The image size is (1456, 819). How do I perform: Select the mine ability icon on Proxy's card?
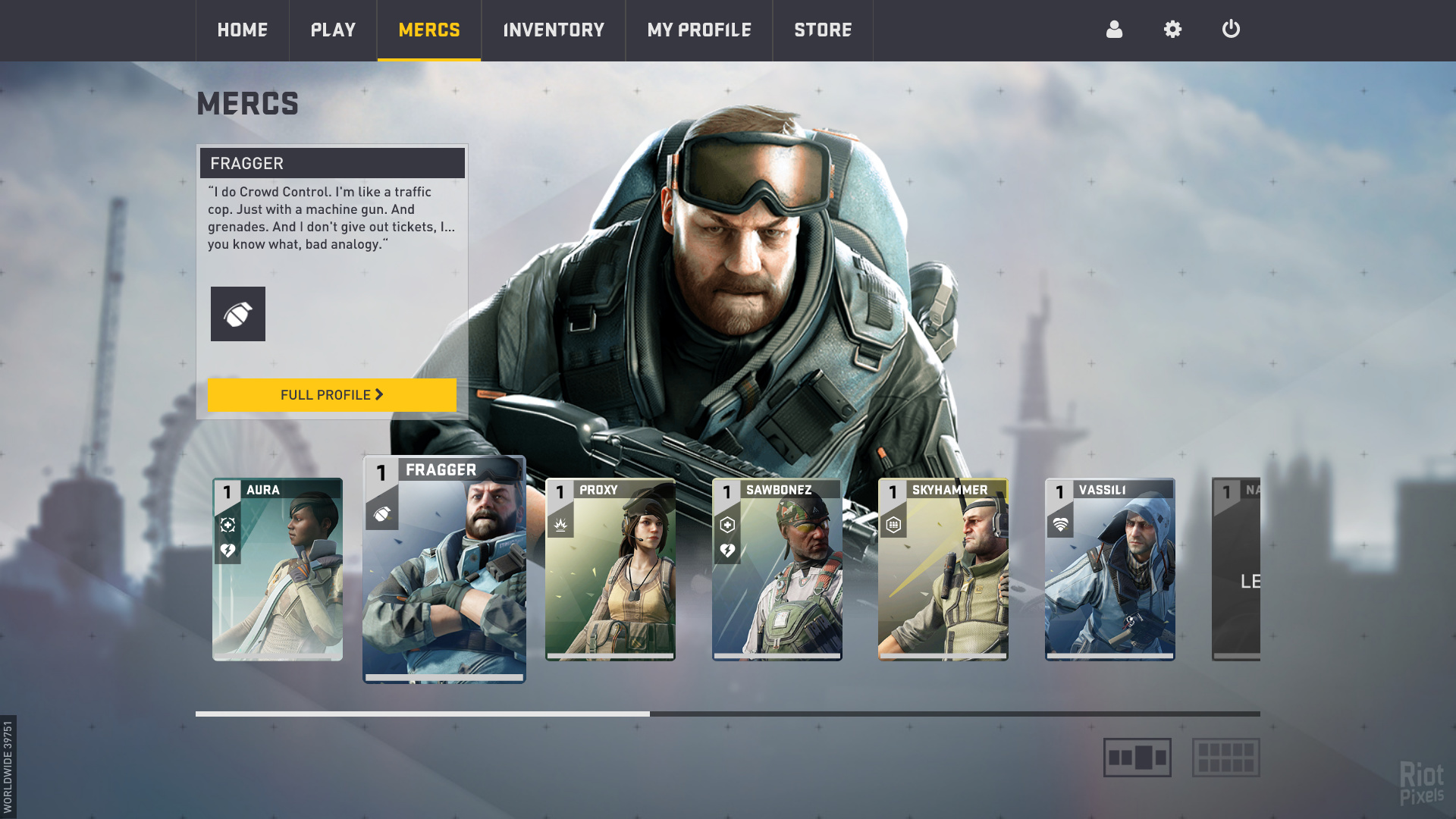[560, 526]
